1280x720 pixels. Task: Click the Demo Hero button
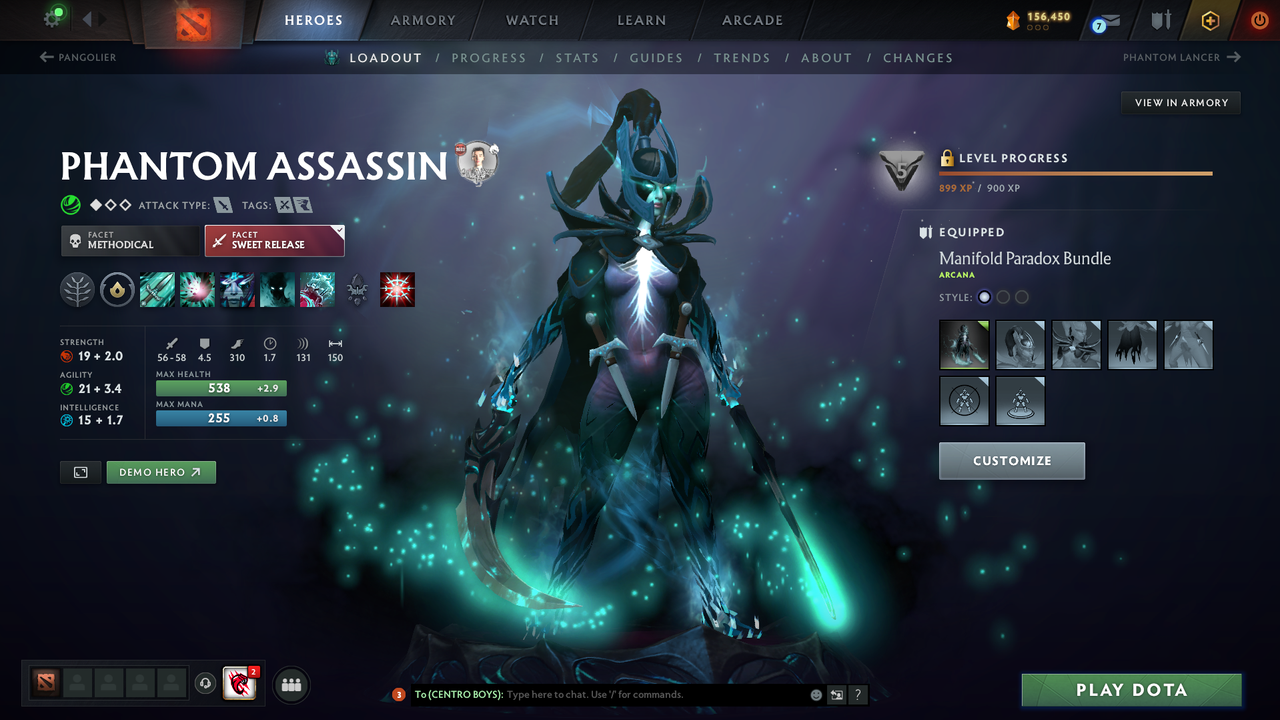point(160,471)
